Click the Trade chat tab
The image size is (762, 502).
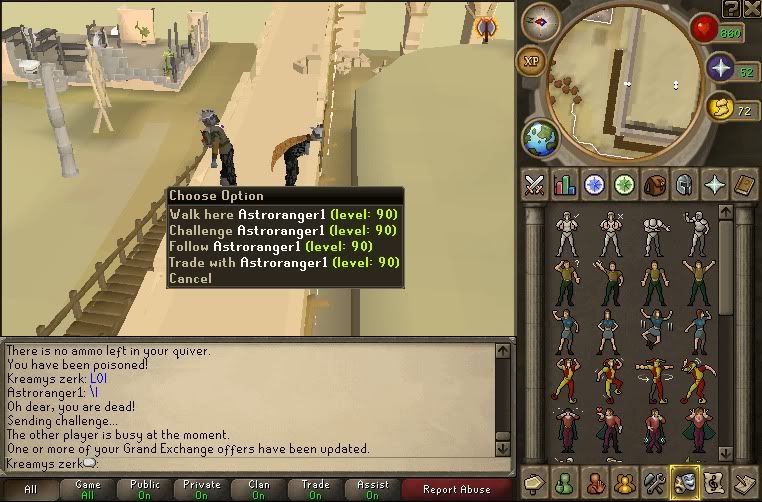(316, 489)
